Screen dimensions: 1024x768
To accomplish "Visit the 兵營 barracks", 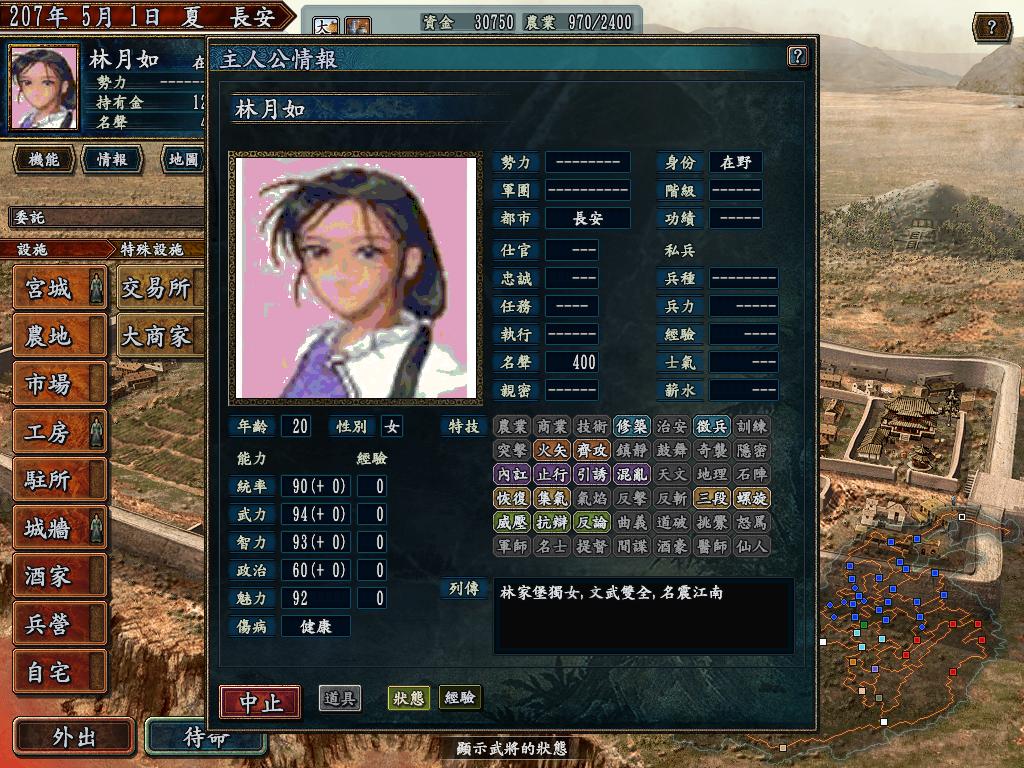I will (x=59, y=623).
